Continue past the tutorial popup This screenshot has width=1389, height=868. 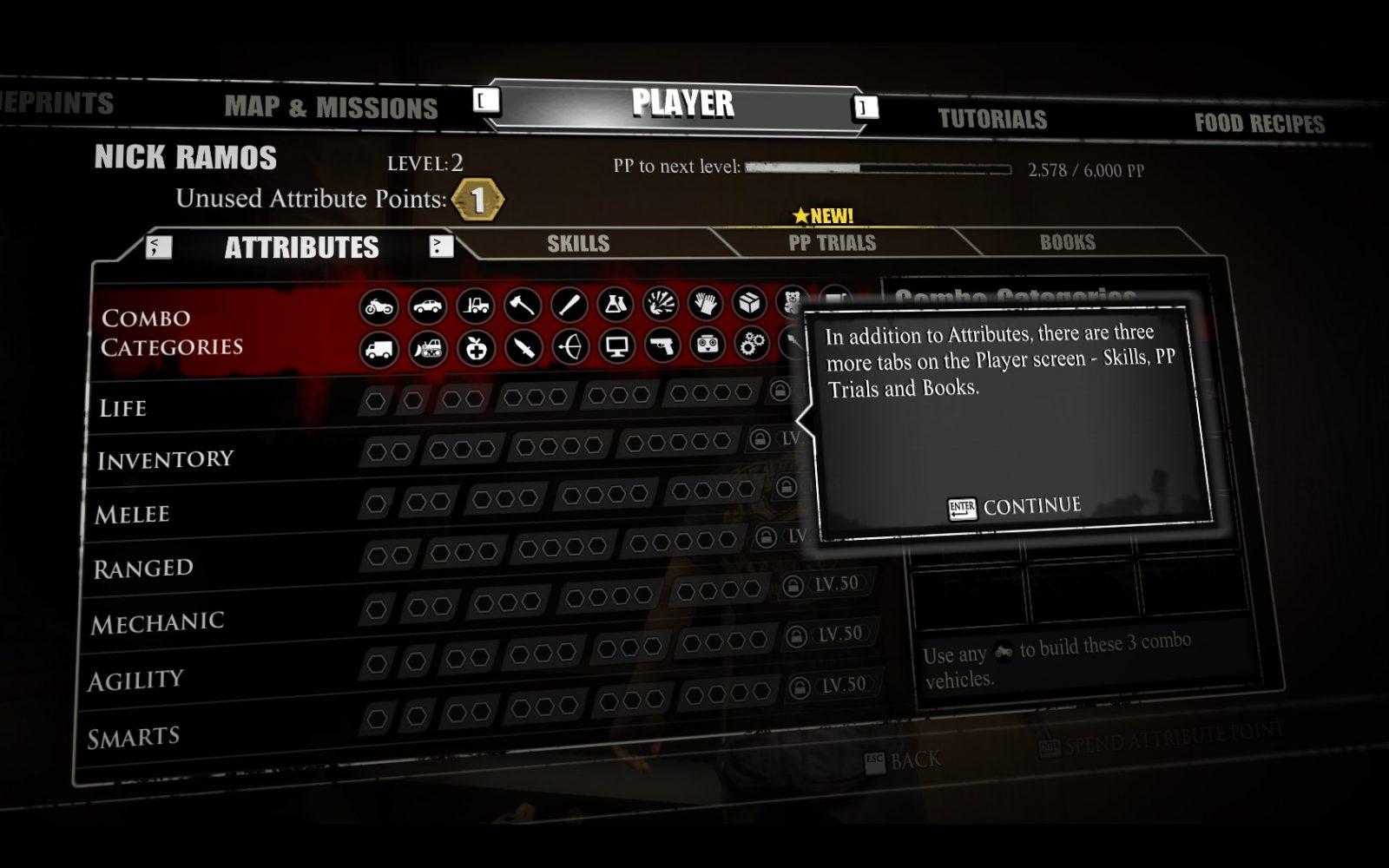[1015, 507]
